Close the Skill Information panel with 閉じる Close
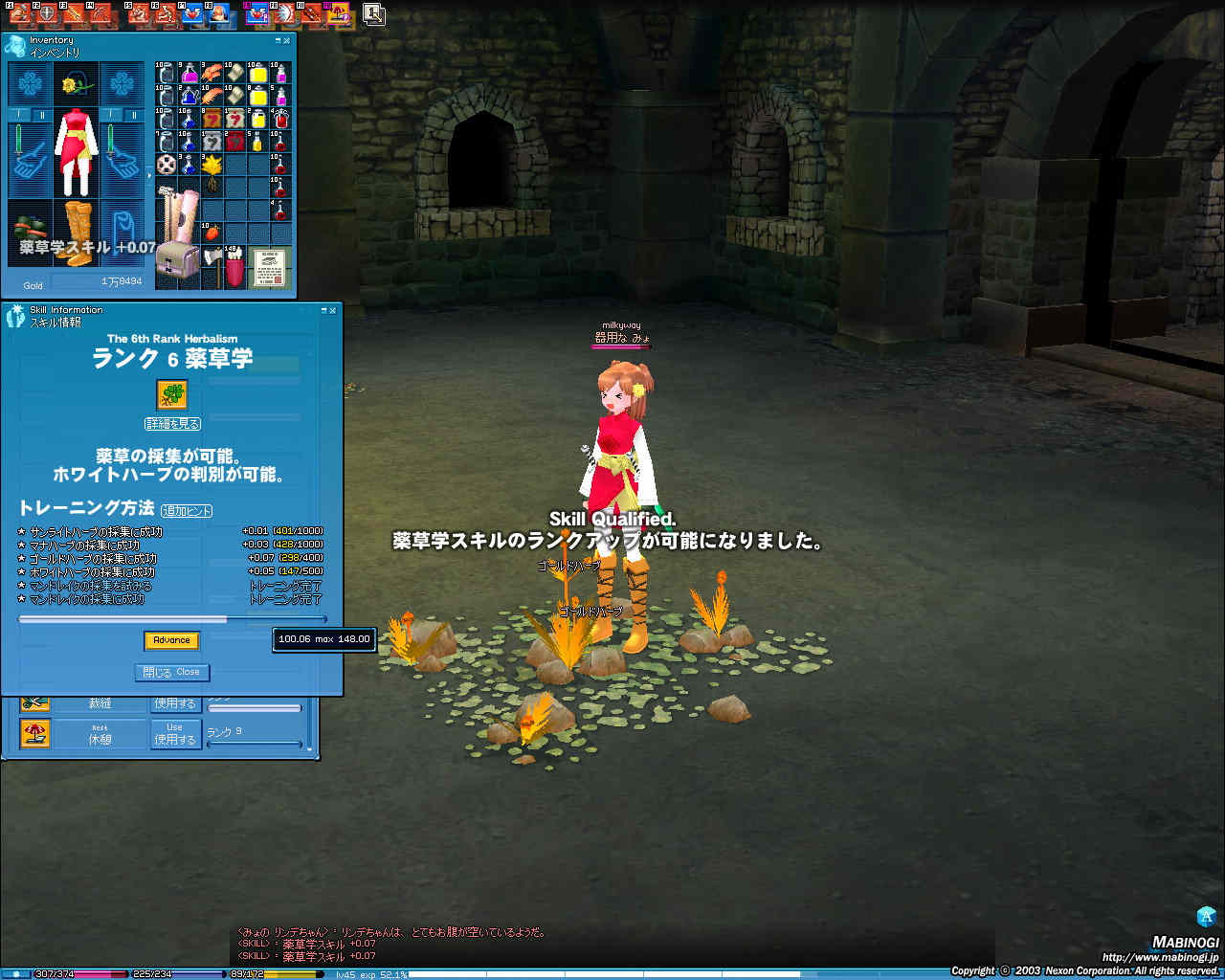This screenshot has width=1225, height=980. [x=171, y=672]
